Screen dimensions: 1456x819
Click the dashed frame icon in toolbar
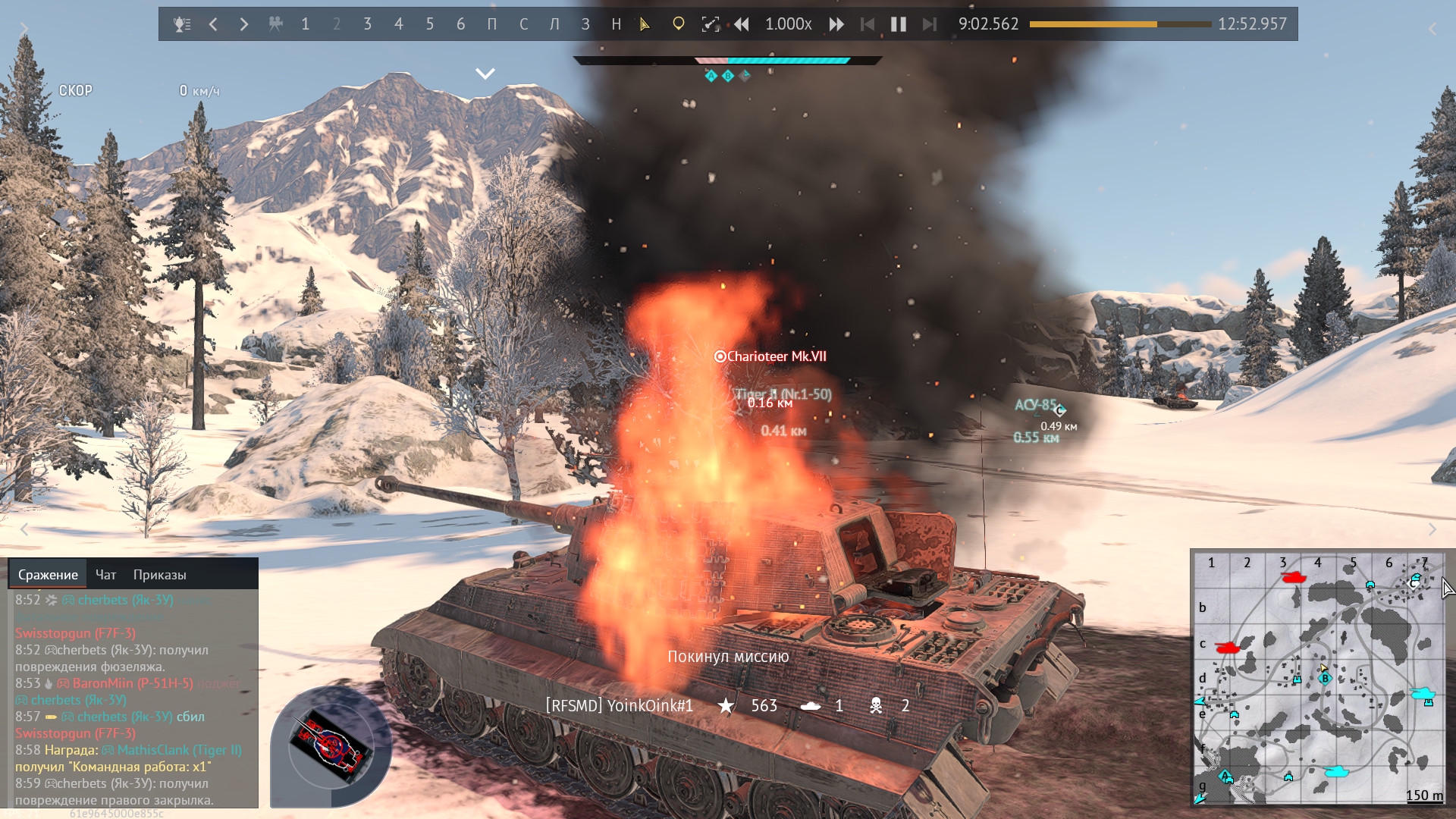pos(710,24)
